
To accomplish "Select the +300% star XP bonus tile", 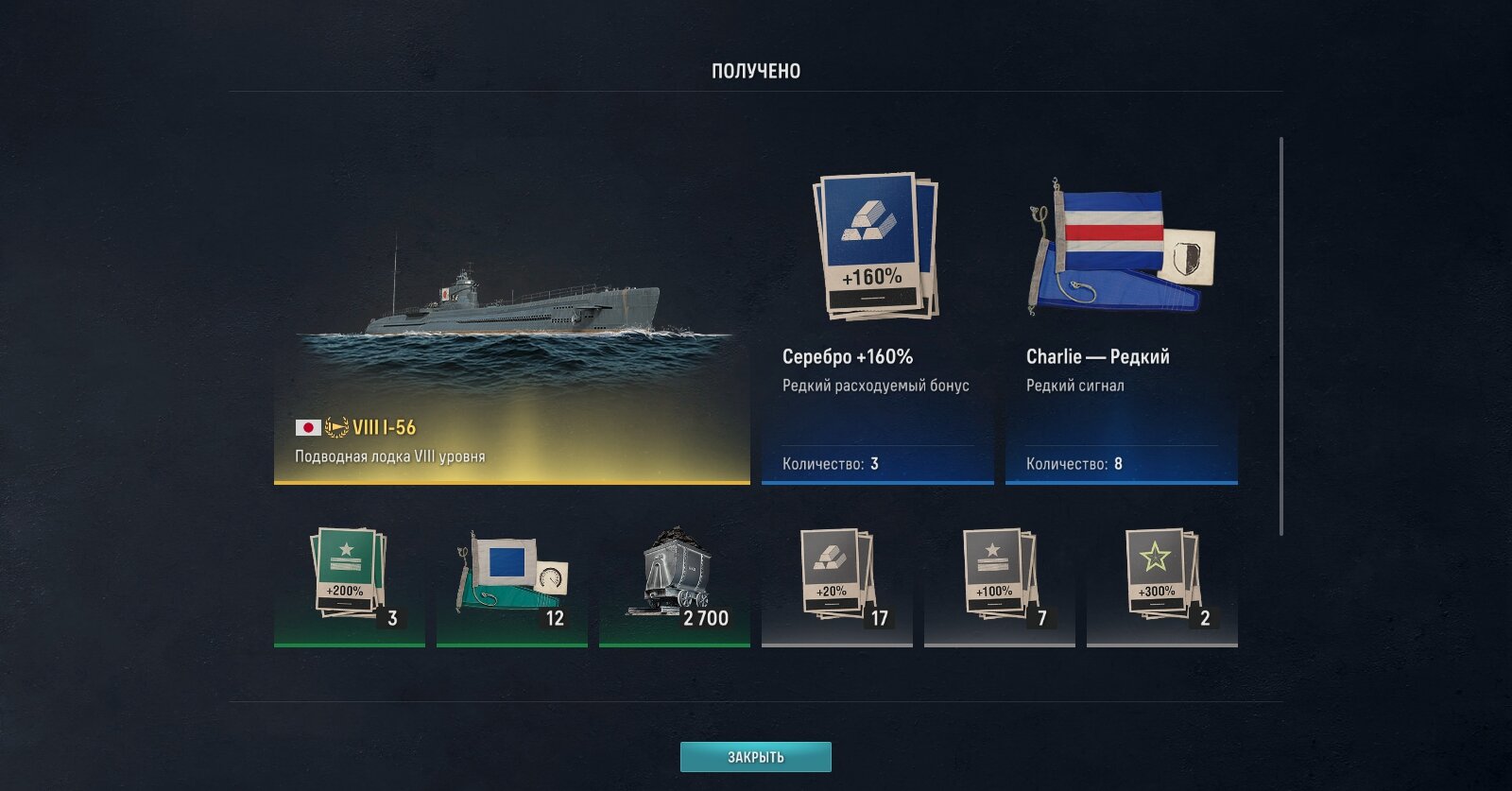I will tap(1162, 580).
